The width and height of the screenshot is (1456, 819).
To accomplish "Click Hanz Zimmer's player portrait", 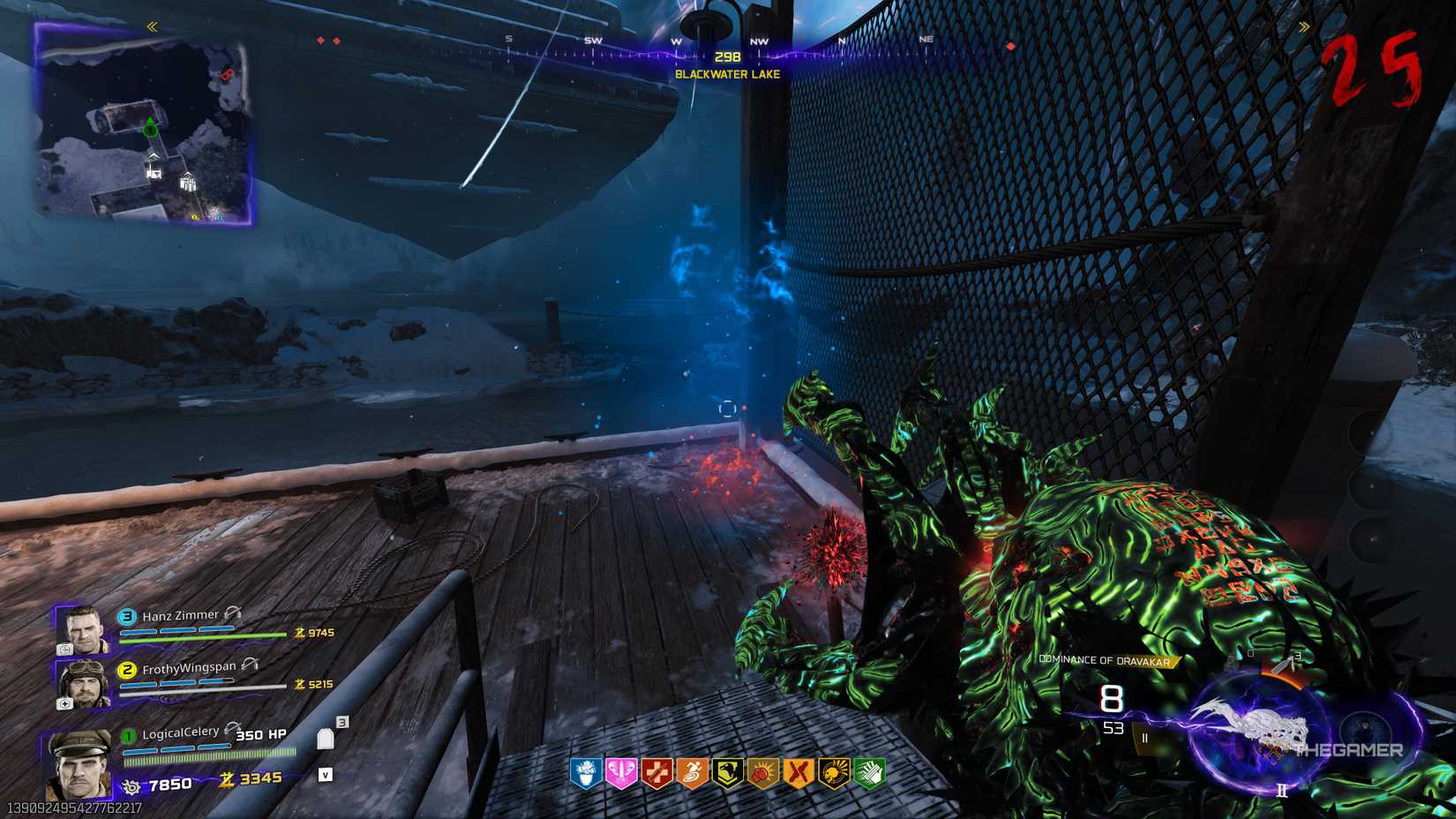I will (x=86, y=628).
